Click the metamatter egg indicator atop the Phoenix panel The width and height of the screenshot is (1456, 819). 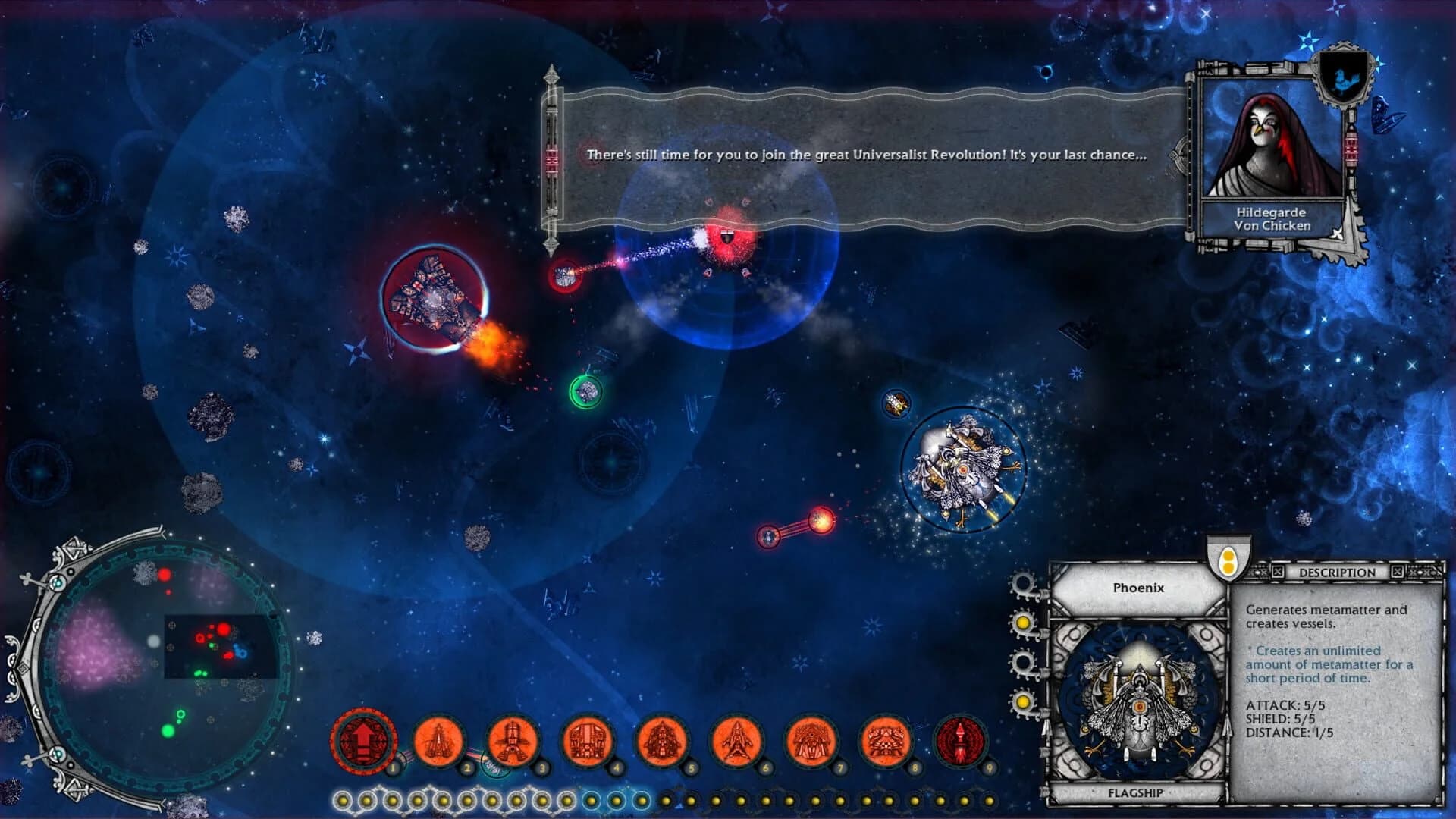pos(1229,560)
